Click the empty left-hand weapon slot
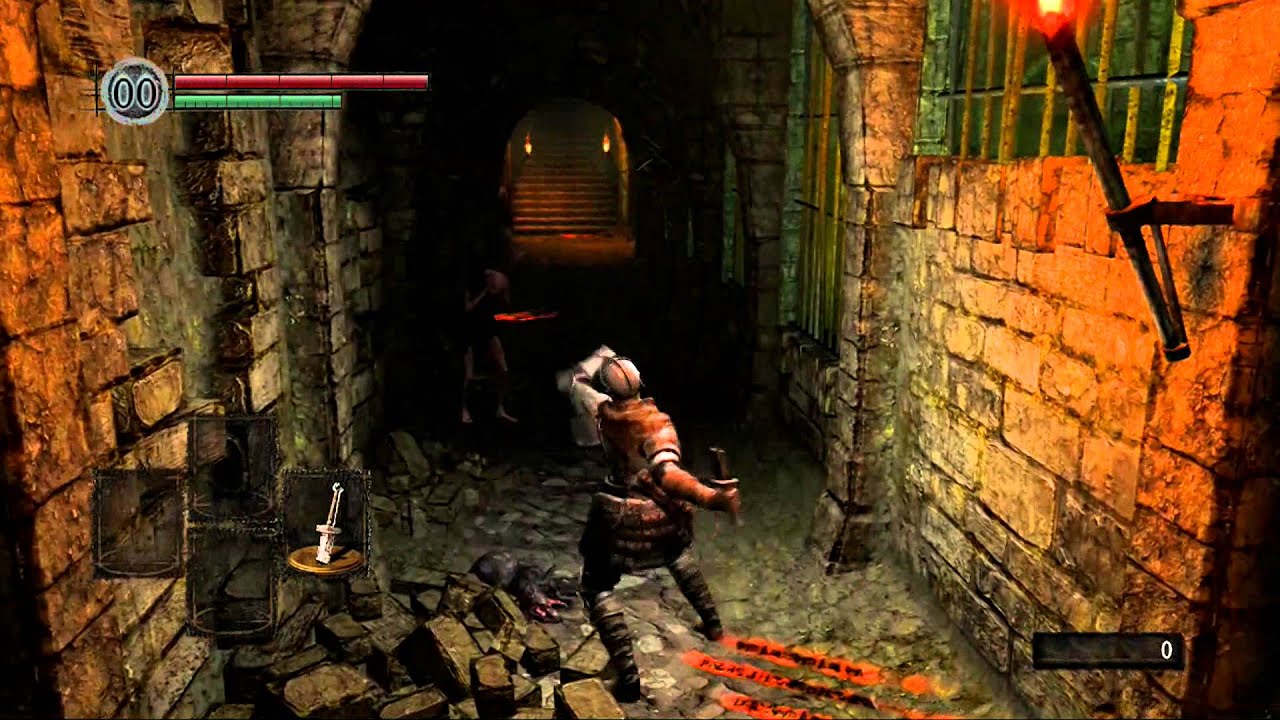The height and width of the screenshot is (720, 1280). click(135, 520)
